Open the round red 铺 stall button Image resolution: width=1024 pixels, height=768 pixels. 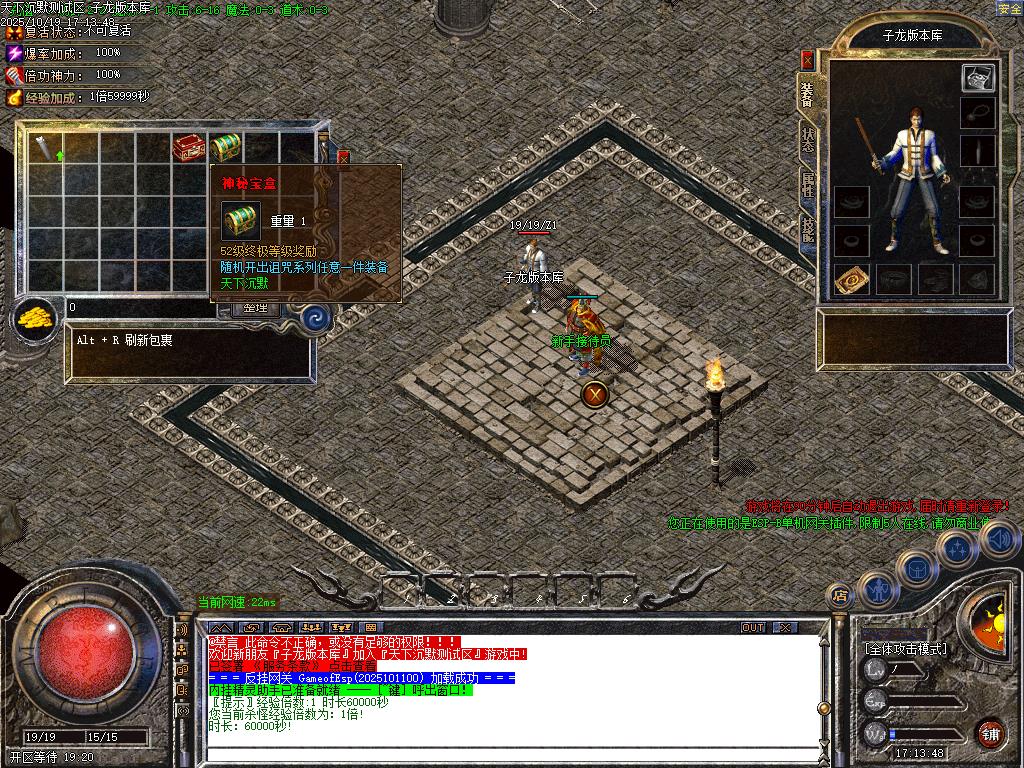pos(990,732)
